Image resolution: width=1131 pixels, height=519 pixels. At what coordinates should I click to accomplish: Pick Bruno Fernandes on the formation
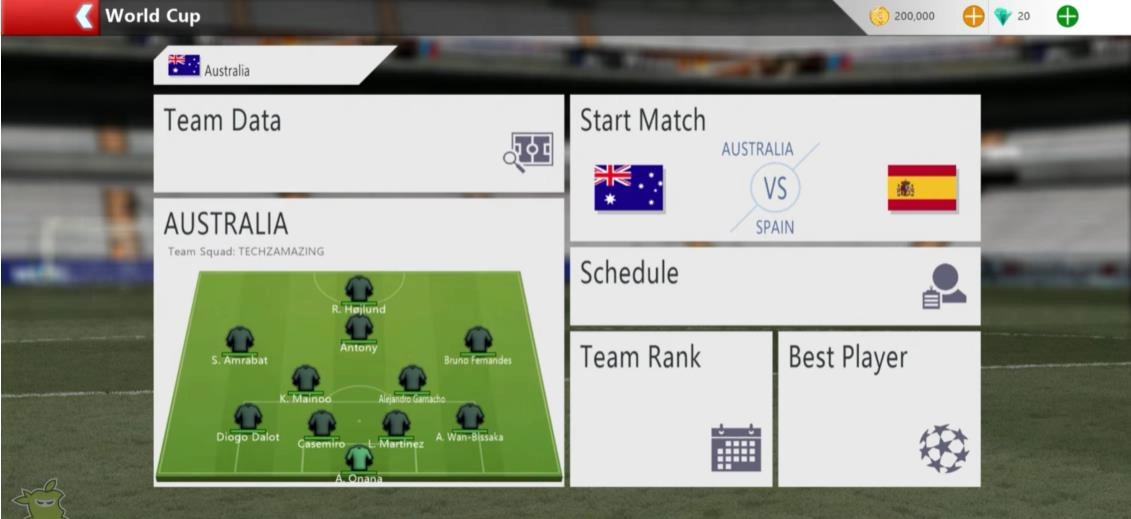point(478,343)
